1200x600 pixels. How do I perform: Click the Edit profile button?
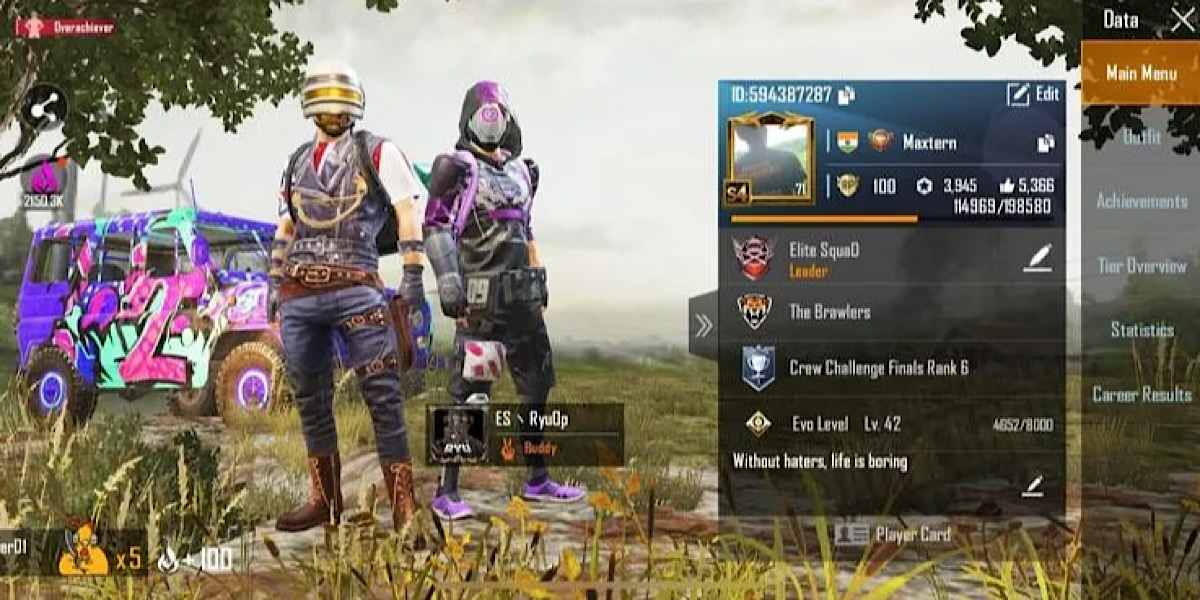[x=1032, y=94]
